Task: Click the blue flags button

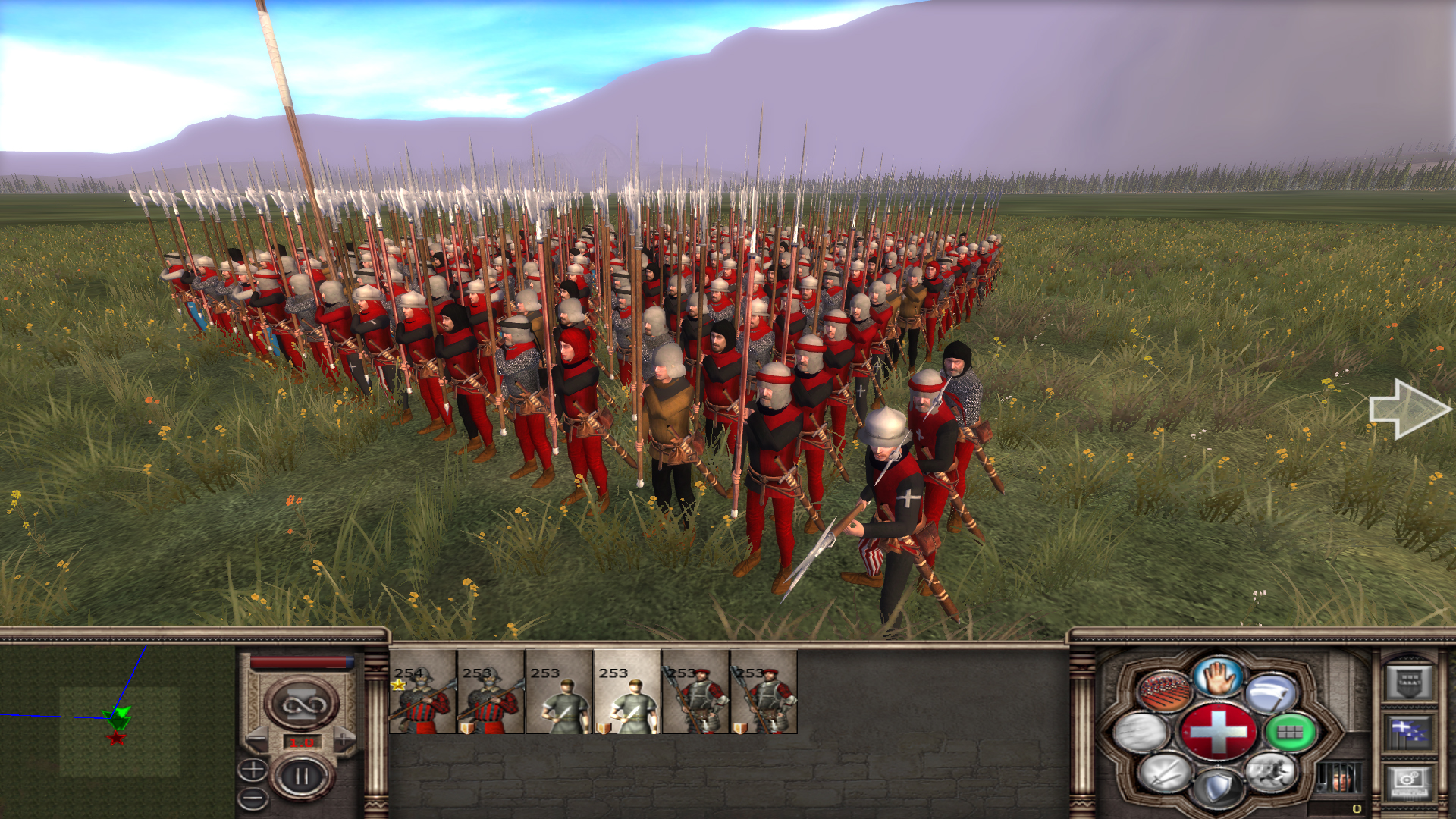Action: coord(1409,733)
